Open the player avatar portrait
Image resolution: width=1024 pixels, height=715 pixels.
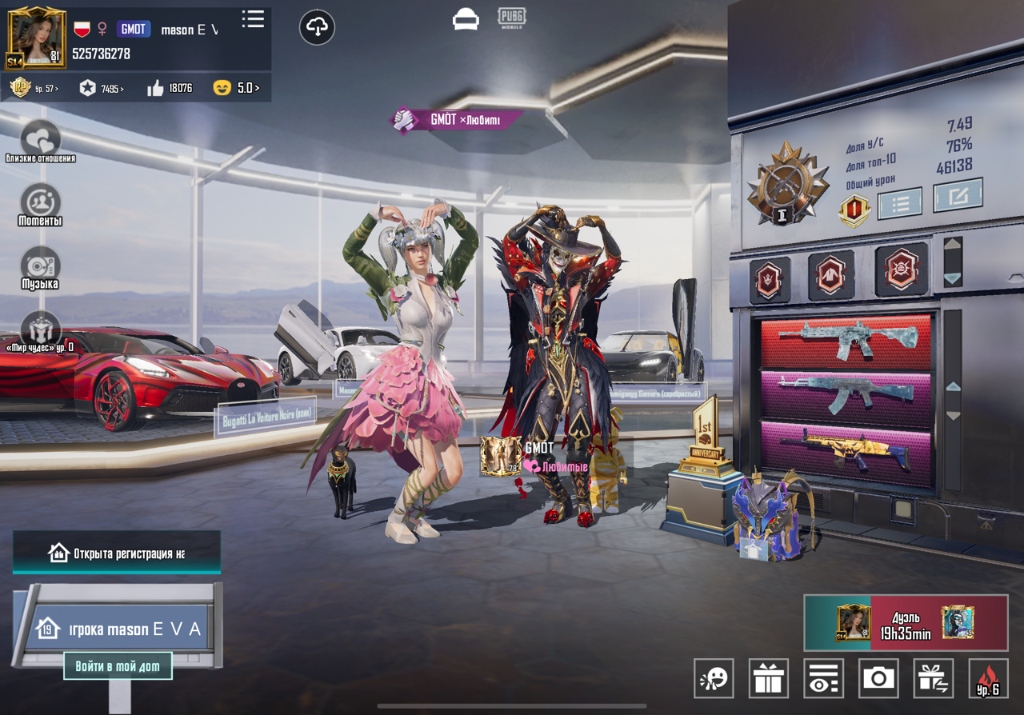36,37
